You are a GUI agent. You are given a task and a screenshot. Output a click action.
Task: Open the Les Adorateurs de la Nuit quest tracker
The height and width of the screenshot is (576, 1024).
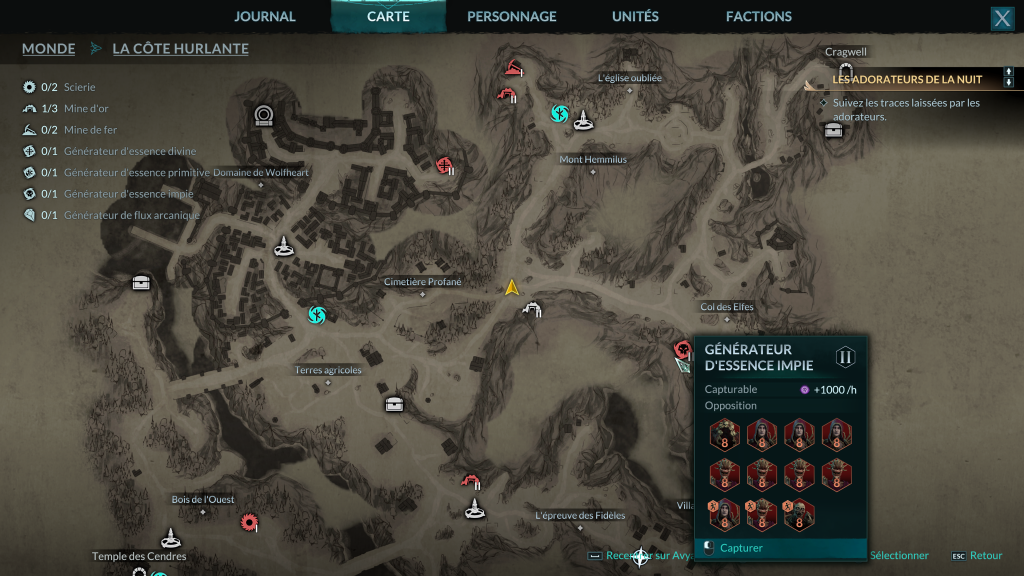pyautogui.click(x=907, y=79)
